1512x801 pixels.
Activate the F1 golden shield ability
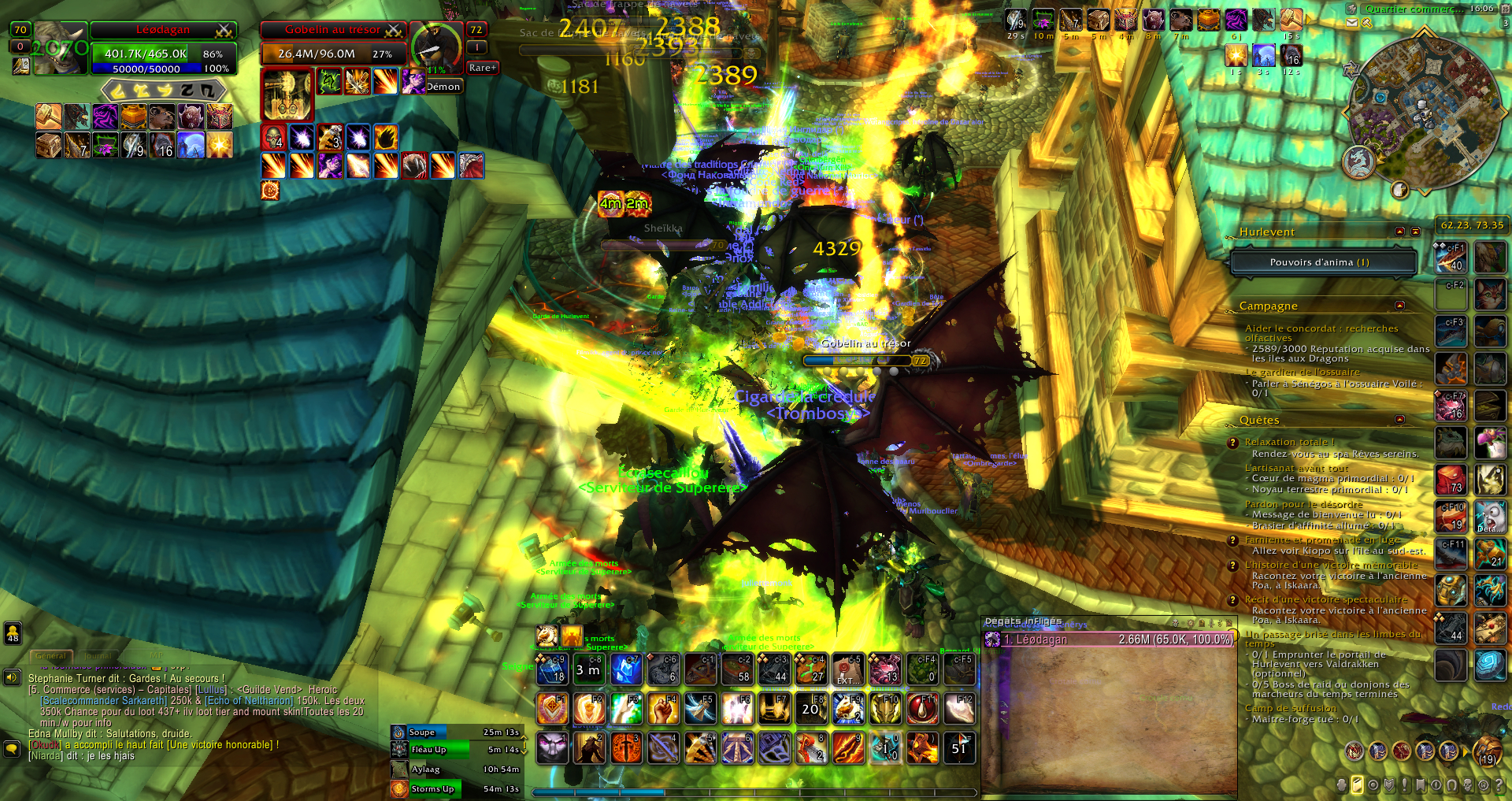(x=552, y=709)
